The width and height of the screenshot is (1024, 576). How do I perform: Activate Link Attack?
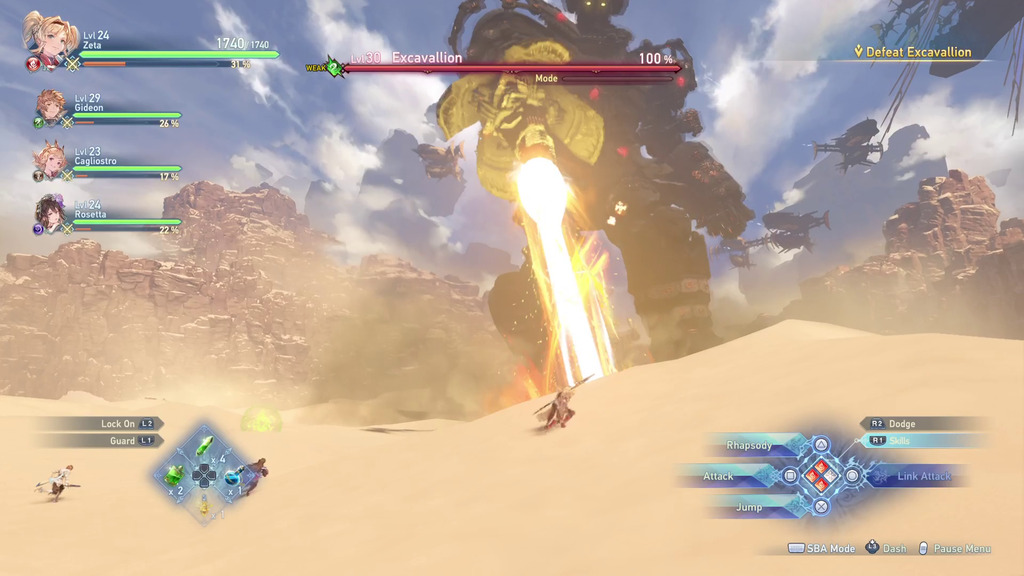pos(924,476)
